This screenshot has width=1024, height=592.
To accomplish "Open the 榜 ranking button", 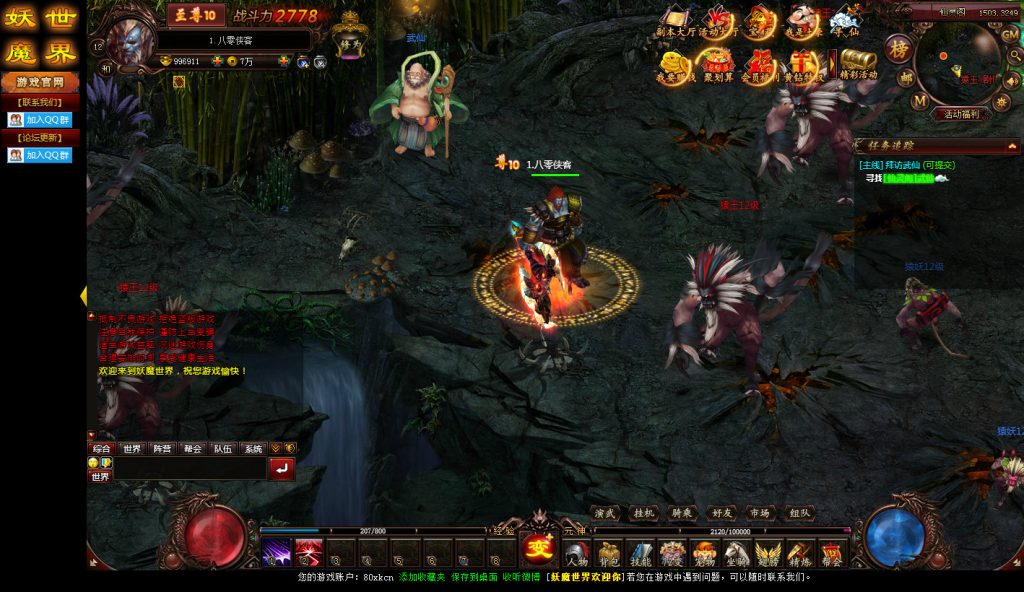I will [x=899, y=48].
